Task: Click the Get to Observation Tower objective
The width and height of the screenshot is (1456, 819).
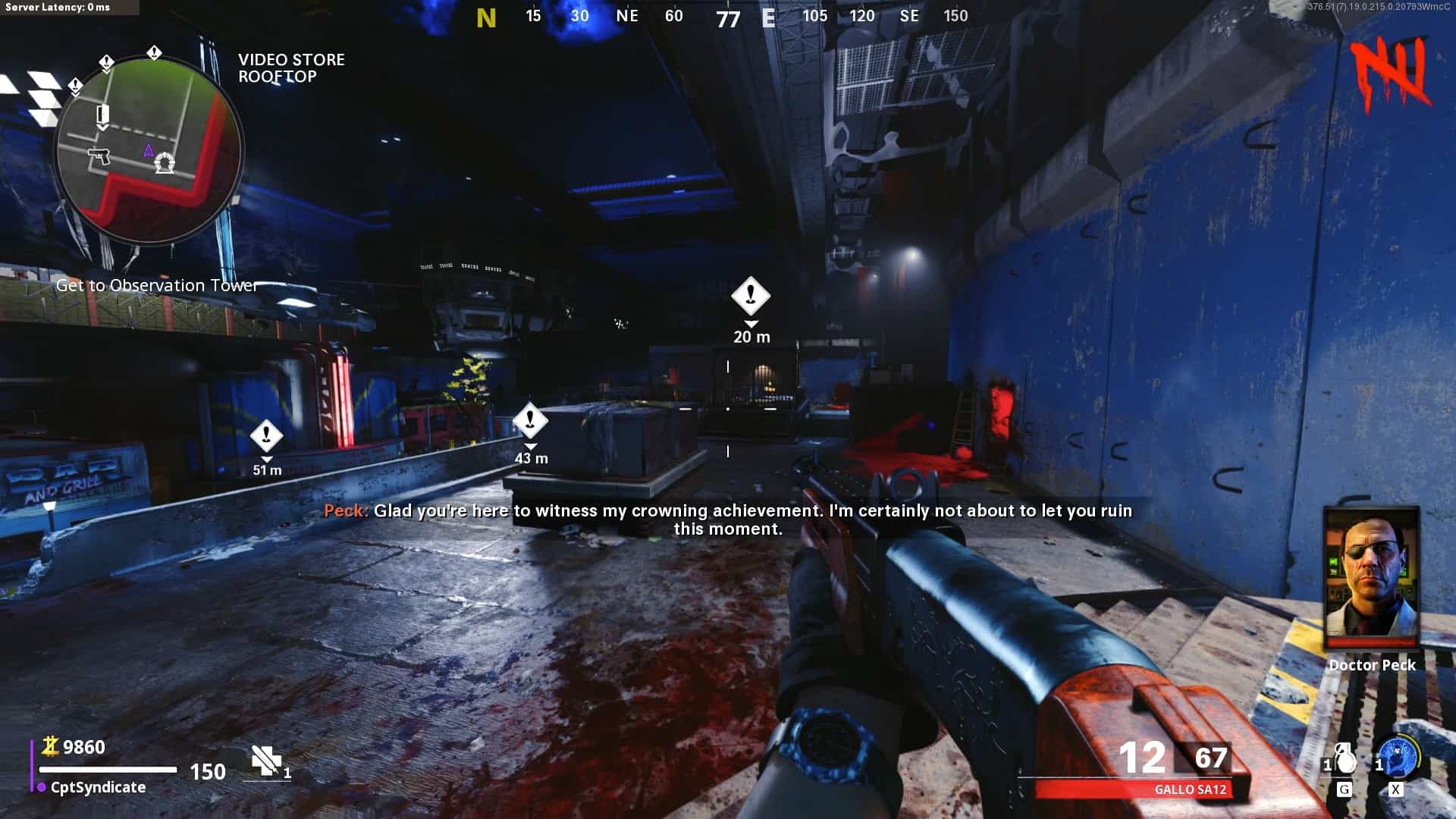Action: (x=157, y=285)
